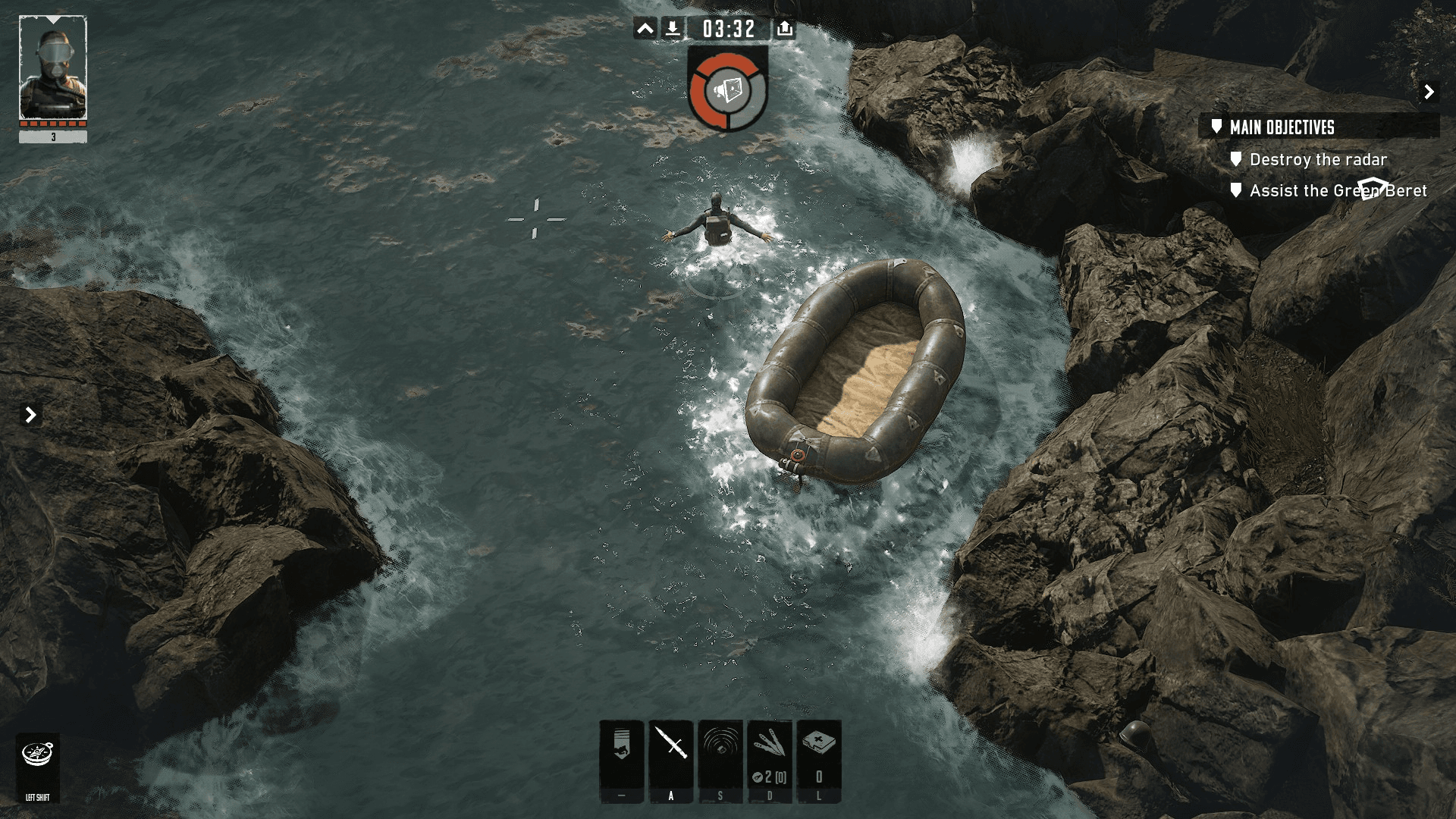Collapse the top bar with the chevron button
Screen dimensions: 1456x819
click(645, 29)
